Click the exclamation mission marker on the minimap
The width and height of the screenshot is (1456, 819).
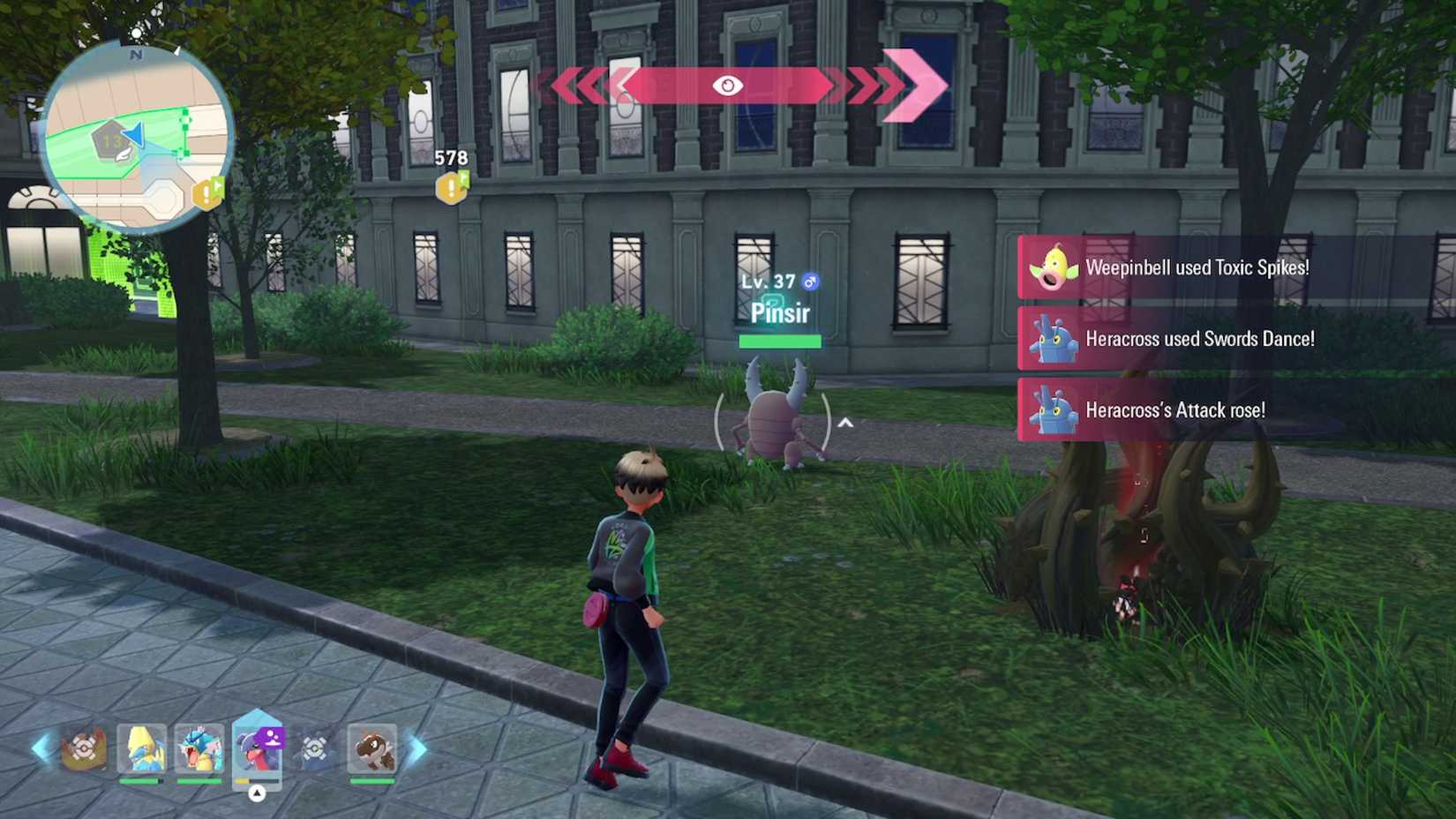pyautogui.click(x=206, y=194)
